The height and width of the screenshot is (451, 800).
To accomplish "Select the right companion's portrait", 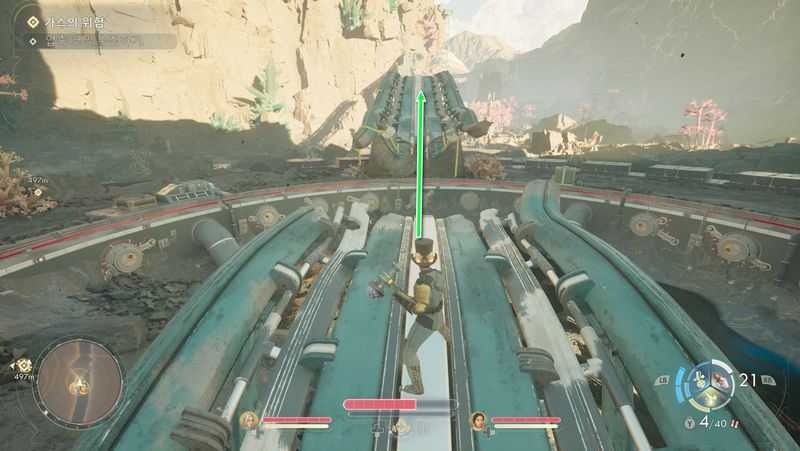I will coord(478,420).
